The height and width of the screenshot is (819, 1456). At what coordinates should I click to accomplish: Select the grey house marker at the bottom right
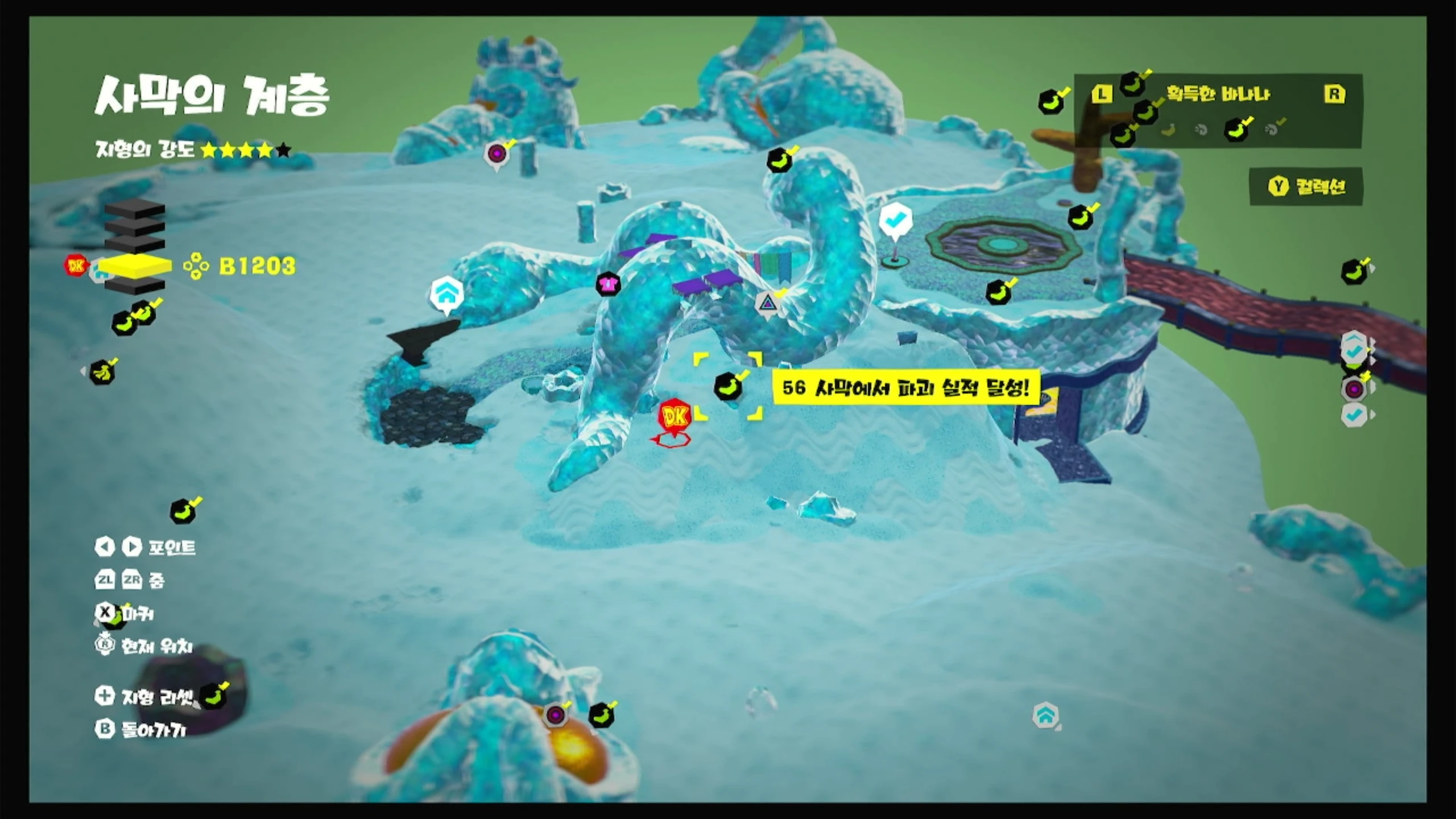pyautogui.click(x=1045, y=715)
